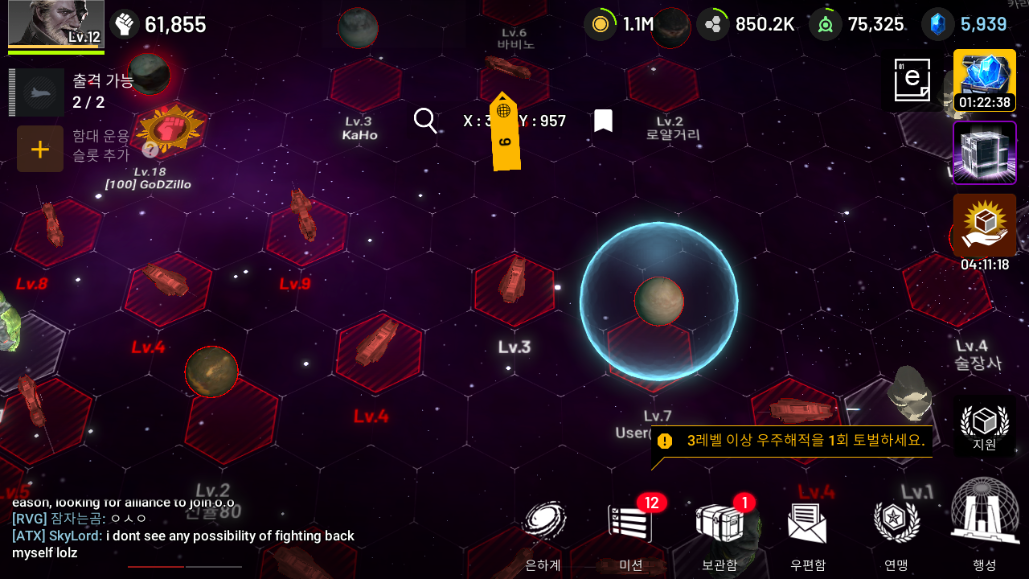Open the 지원 support crate button
This screenshot has width=1029, height=579.
point(984,427)
